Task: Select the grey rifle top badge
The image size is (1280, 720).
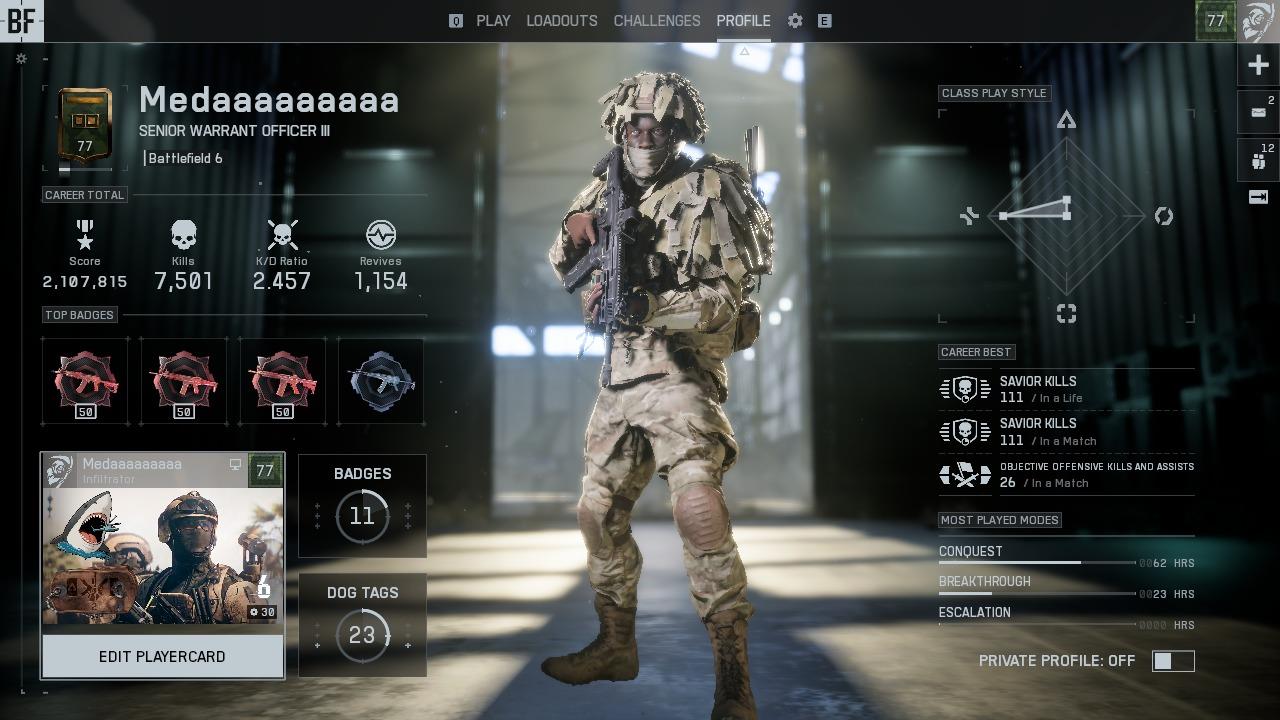Action: pyautogui.click(x=381, y=381)
